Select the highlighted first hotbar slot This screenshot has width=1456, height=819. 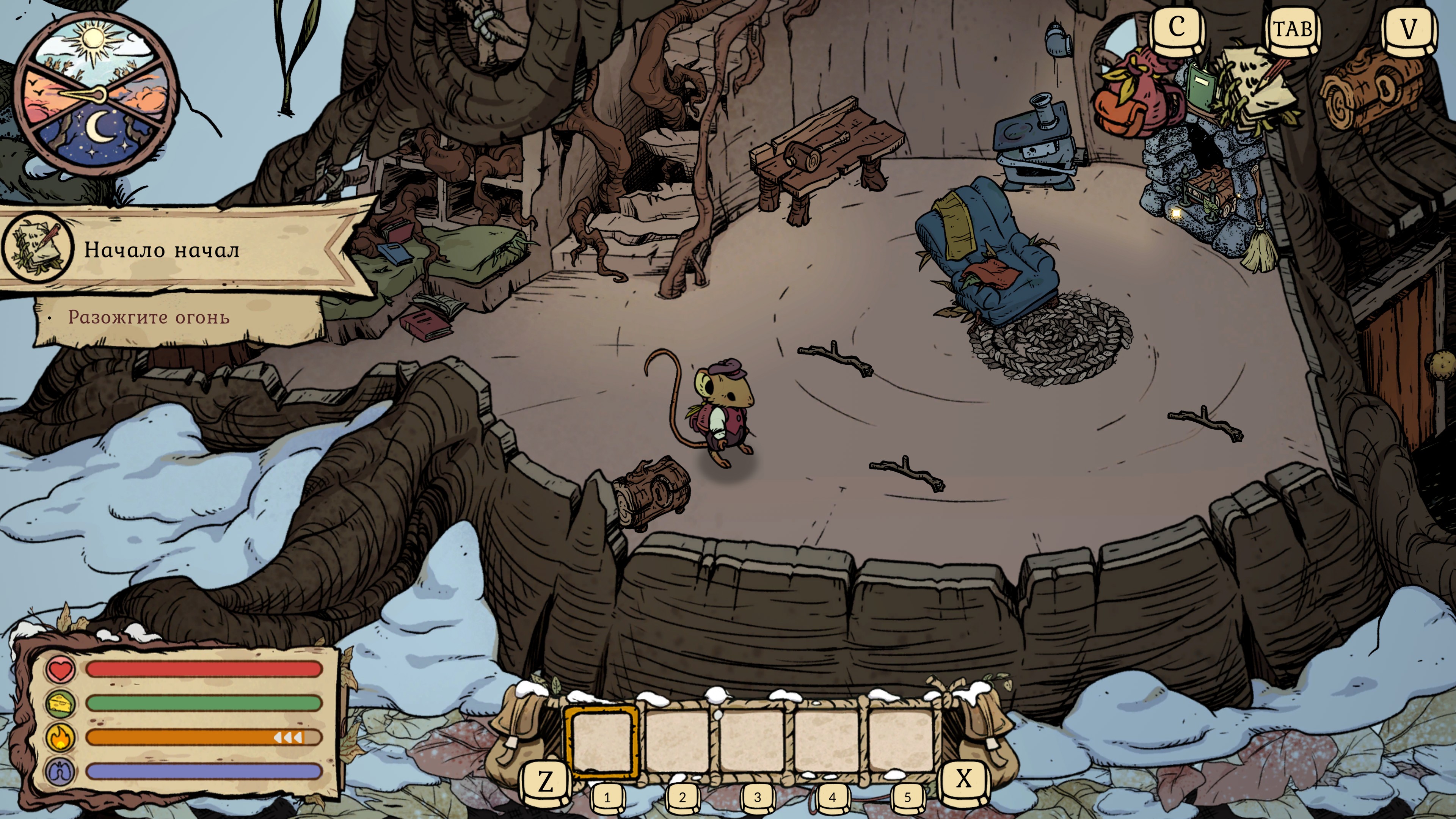pyautogui.click(x=602, y=741)
